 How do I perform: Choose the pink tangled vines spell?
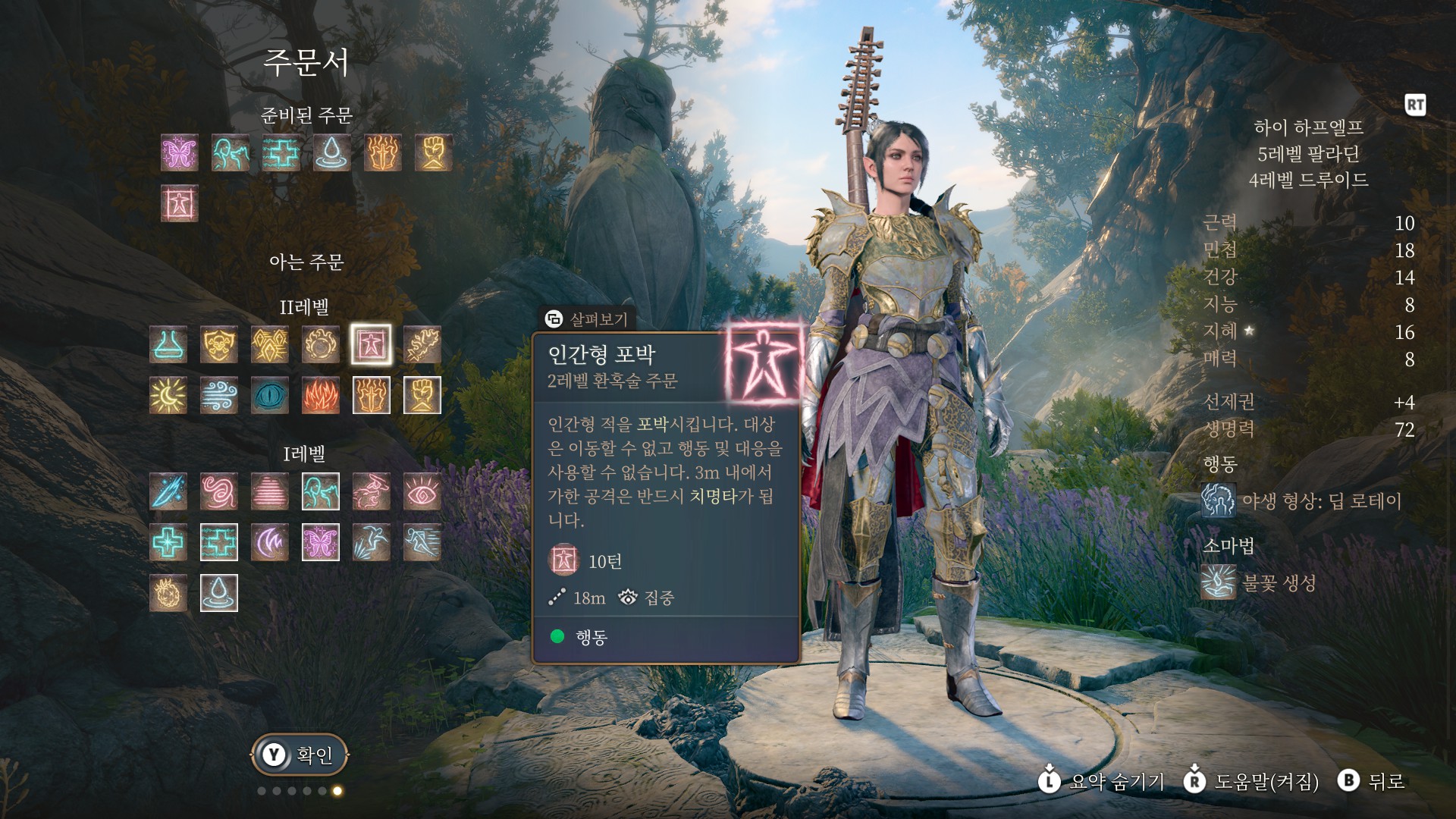click(219, 491)
